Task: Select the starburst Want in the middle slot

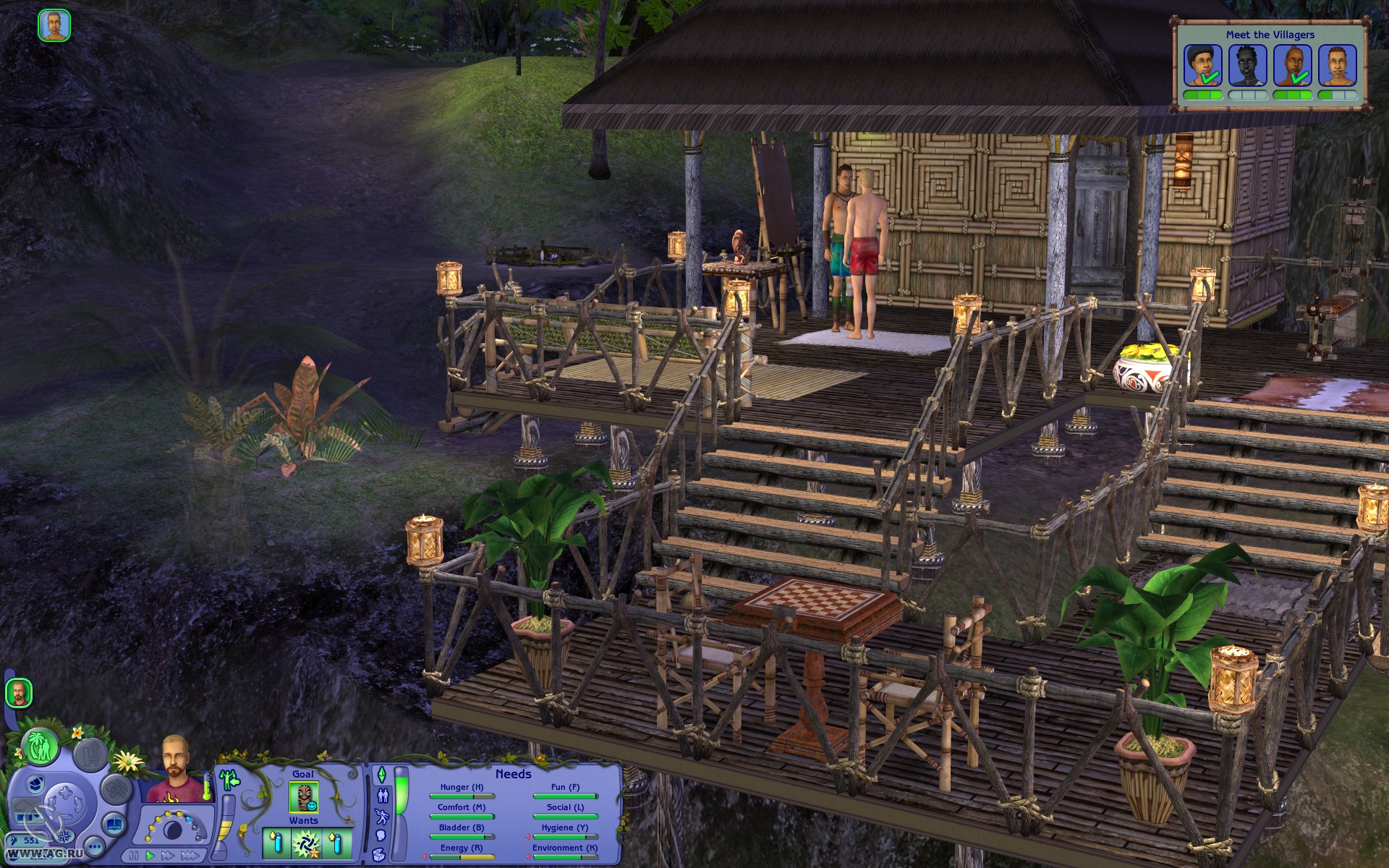Action: [x=306, y=843]
